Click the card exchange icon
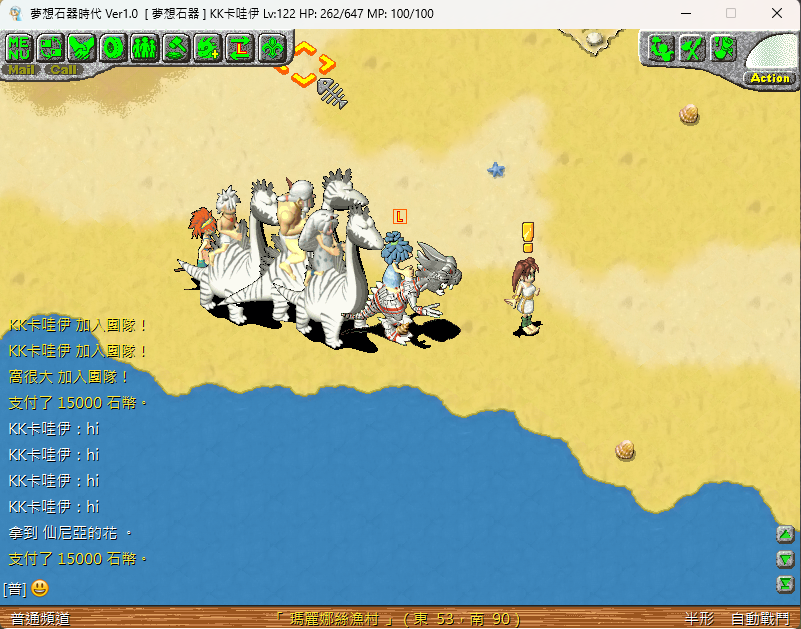 [51, 47]
